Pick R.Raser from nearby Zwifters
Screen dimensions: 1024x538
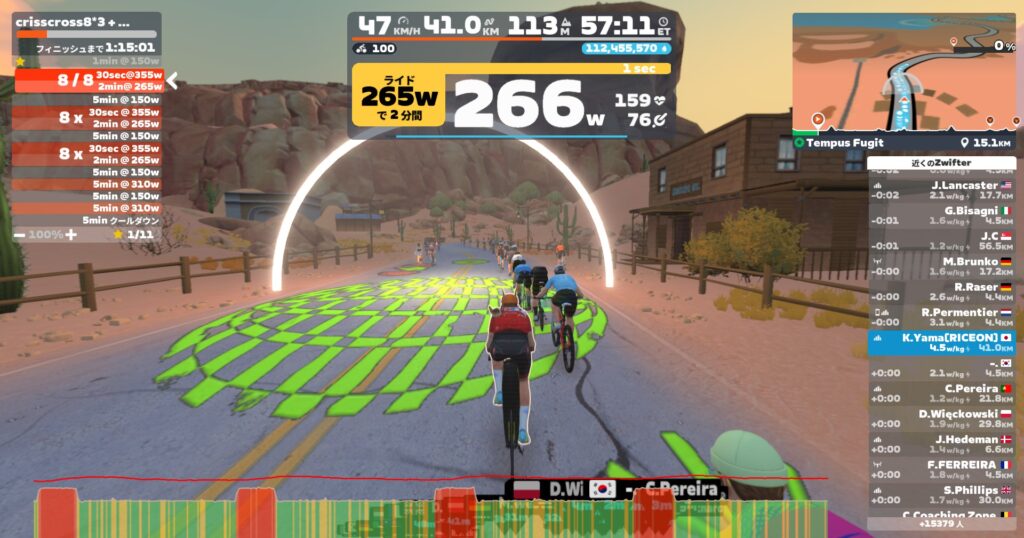[x=941, y=291]
